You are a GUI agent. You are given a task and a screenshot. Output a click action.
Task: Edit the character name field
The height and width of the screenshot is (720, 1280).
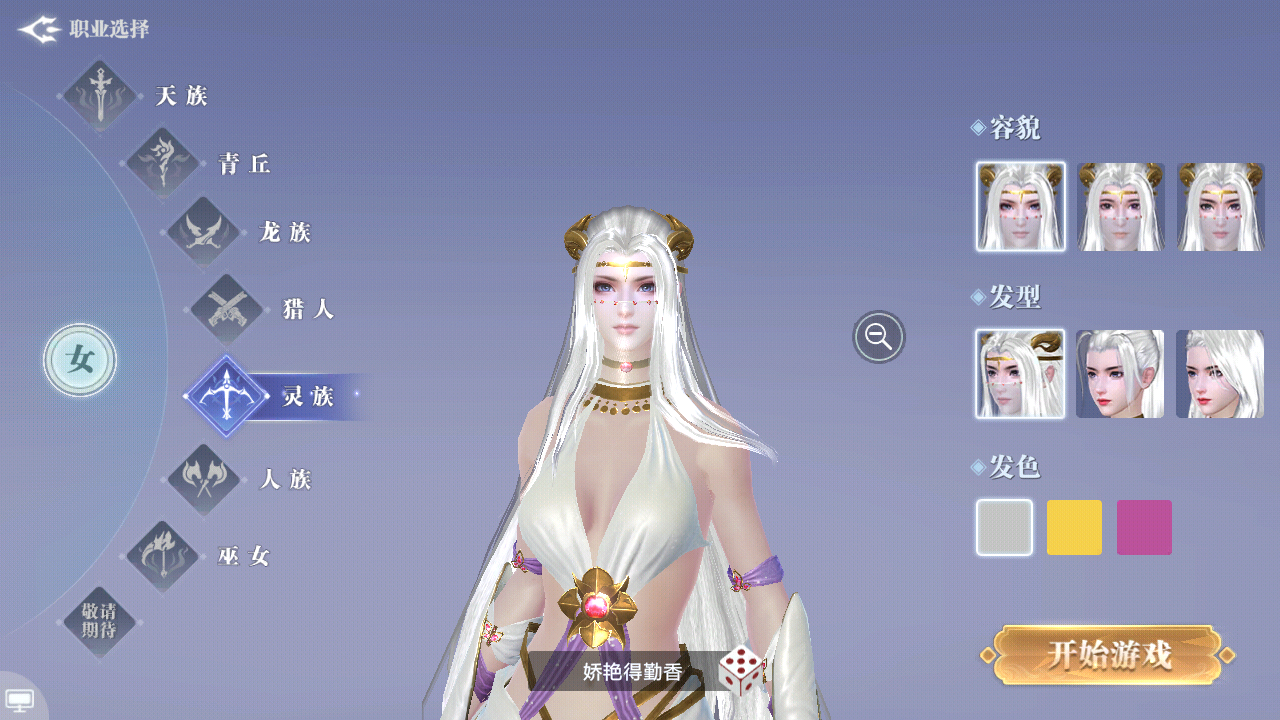click(632, 672)
